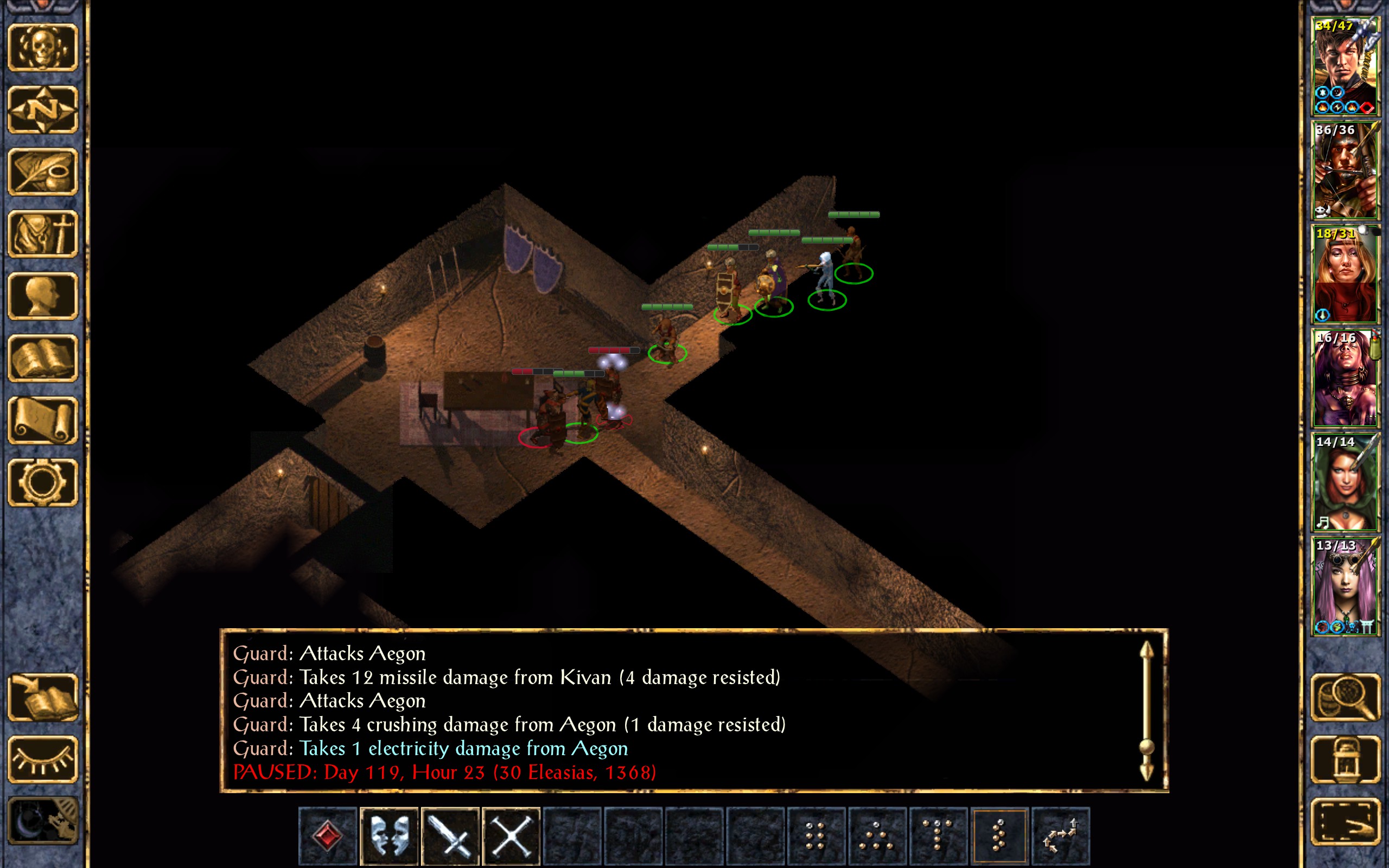This screenshot has height=868, width=1389.
Task: Toggle pause with the moon clock
Action: tap(43, 821)
